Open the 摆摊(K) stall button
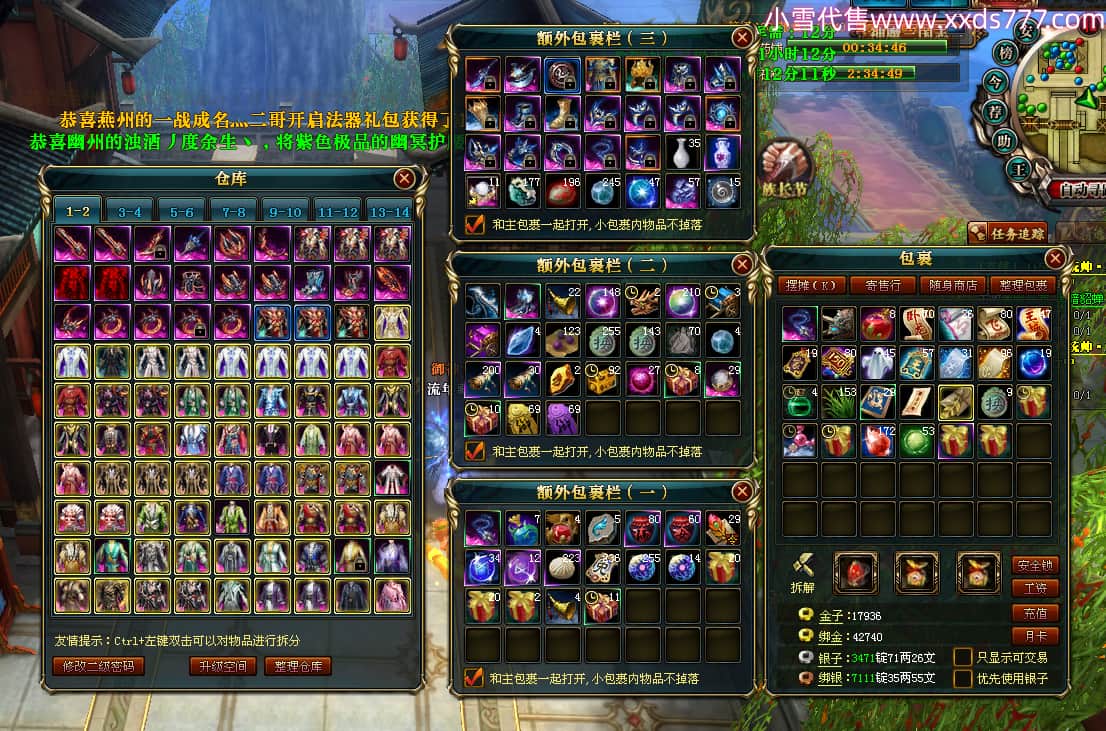 click(x=811, y=285)
